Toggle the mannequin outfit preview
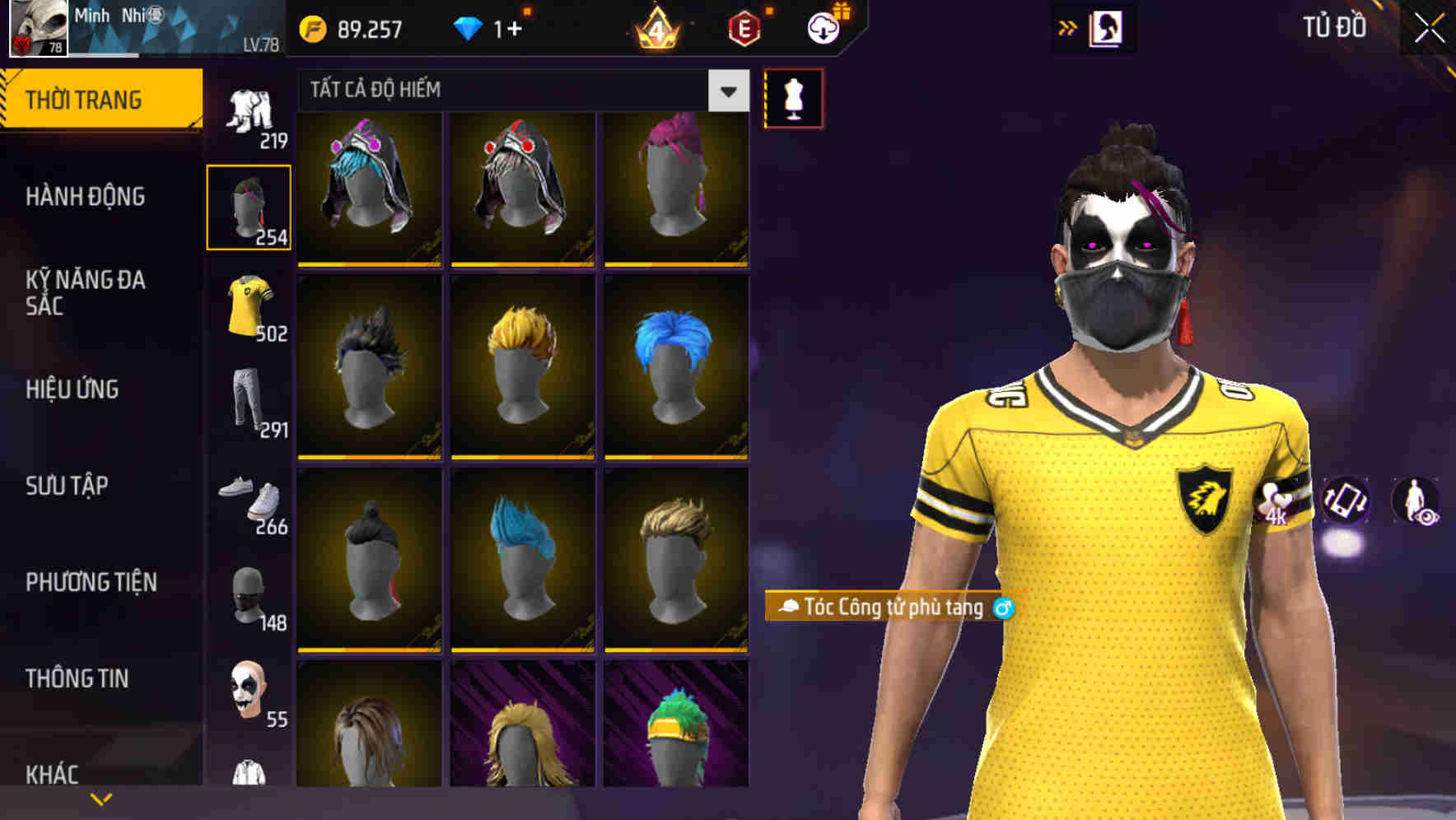 pyautogui.click(x=792, y=99)
